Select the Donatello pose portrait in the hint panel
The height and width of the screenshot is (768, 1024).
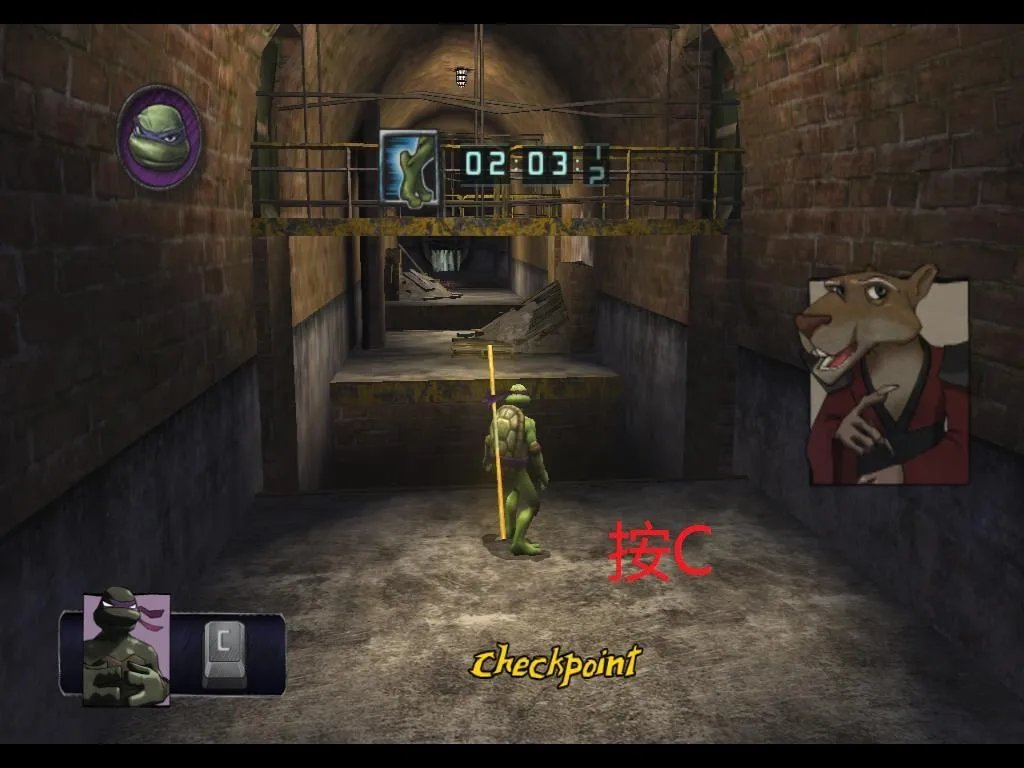[126, 649]
